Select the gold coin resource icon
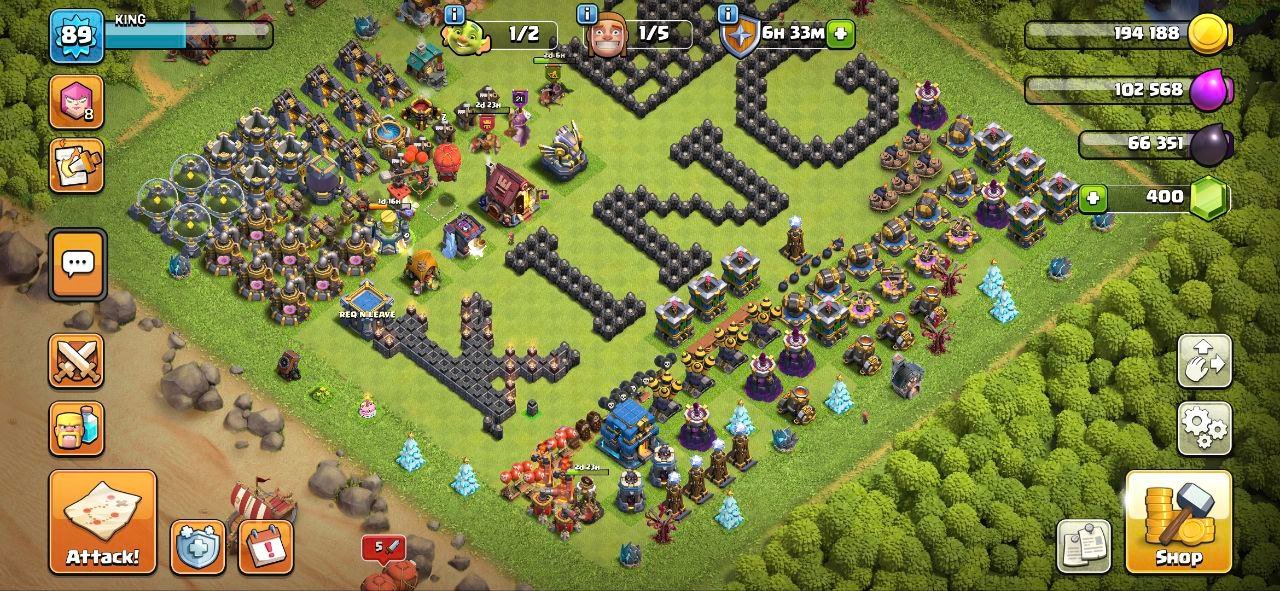1280x591 pixels. click(x=1206, y=35)
